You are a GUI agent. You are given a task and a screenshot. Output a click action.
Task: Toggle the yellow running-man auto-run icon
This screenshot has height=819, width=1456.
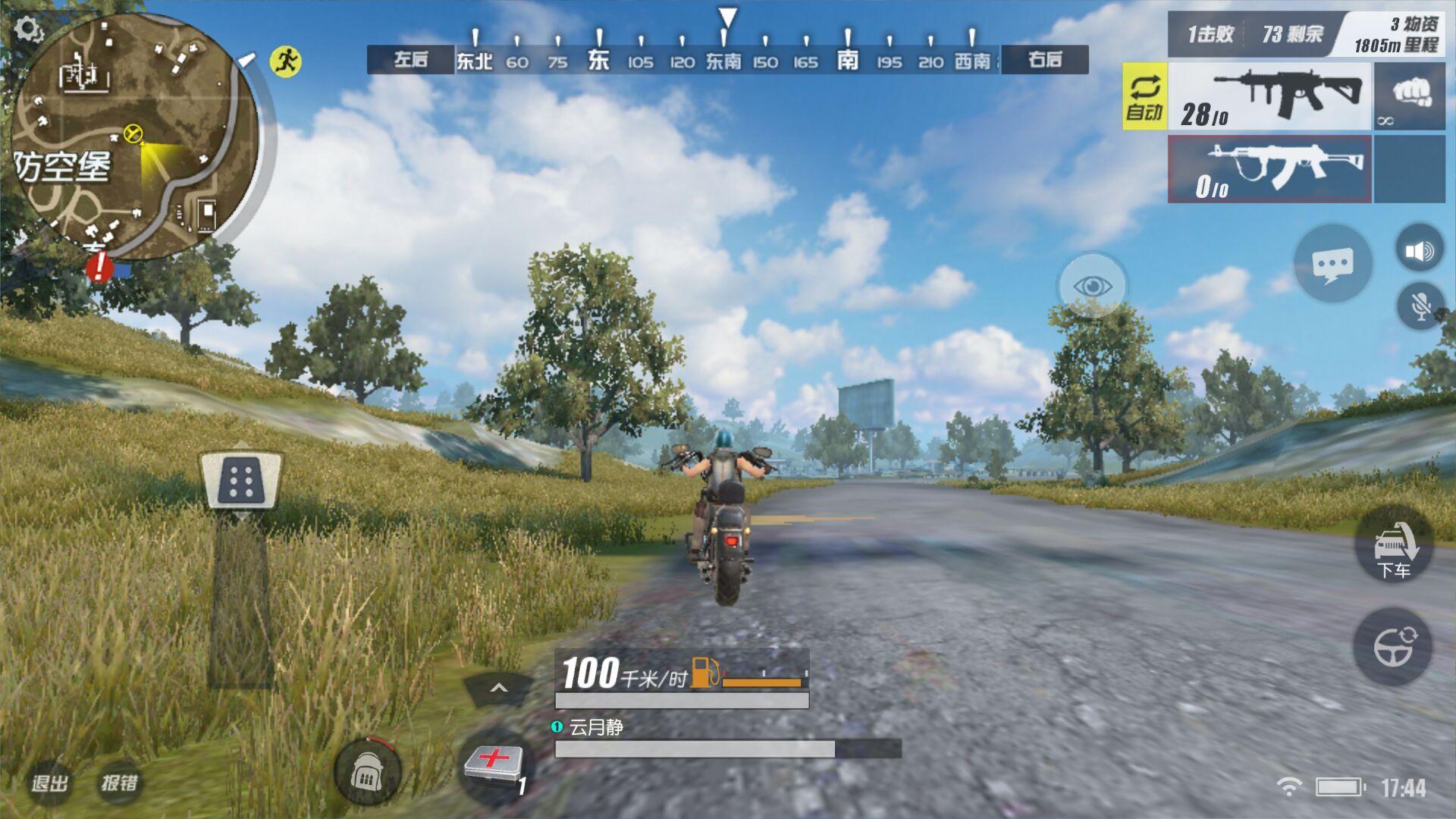286,61
